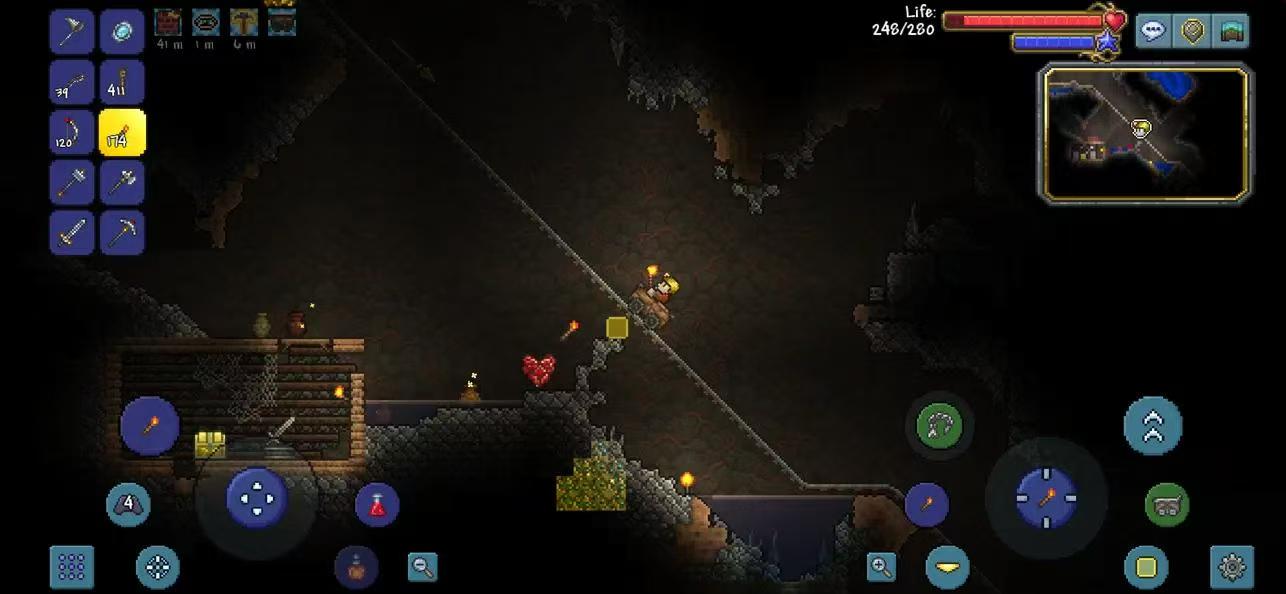The image size is (1286, 594).
Task: Open the chat speech bubble
Action: tap(1153, 31)
